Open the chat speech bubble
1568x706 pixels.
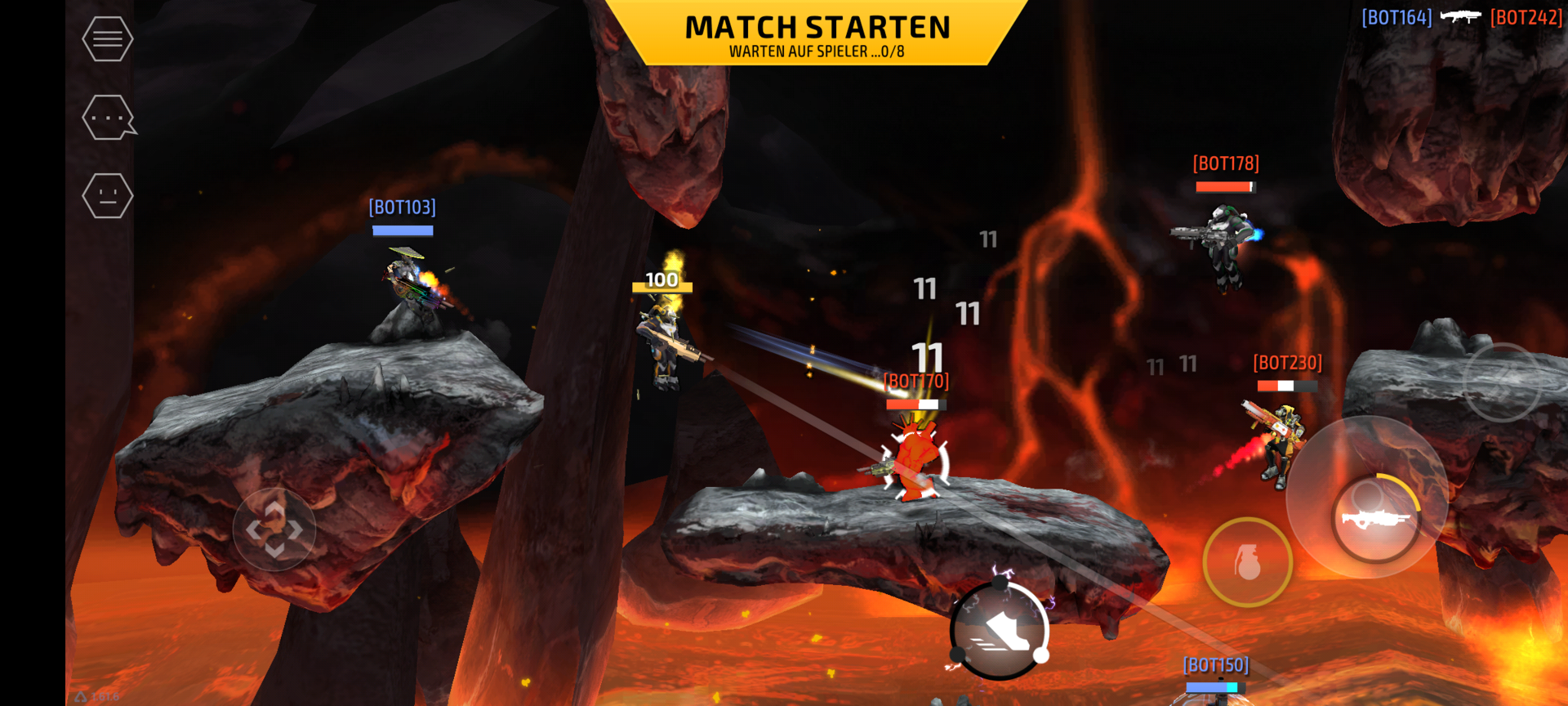pos(108,118)
